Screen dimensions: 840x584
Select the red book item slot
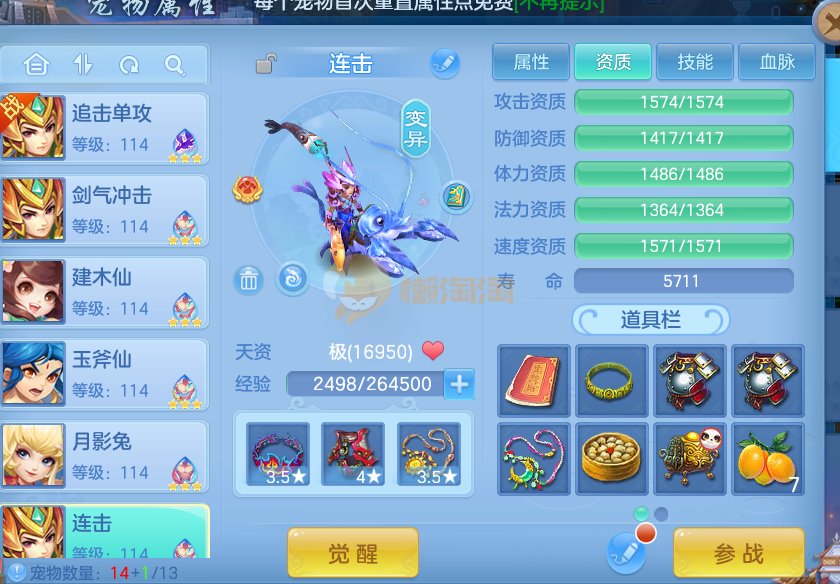coord(533,381)
